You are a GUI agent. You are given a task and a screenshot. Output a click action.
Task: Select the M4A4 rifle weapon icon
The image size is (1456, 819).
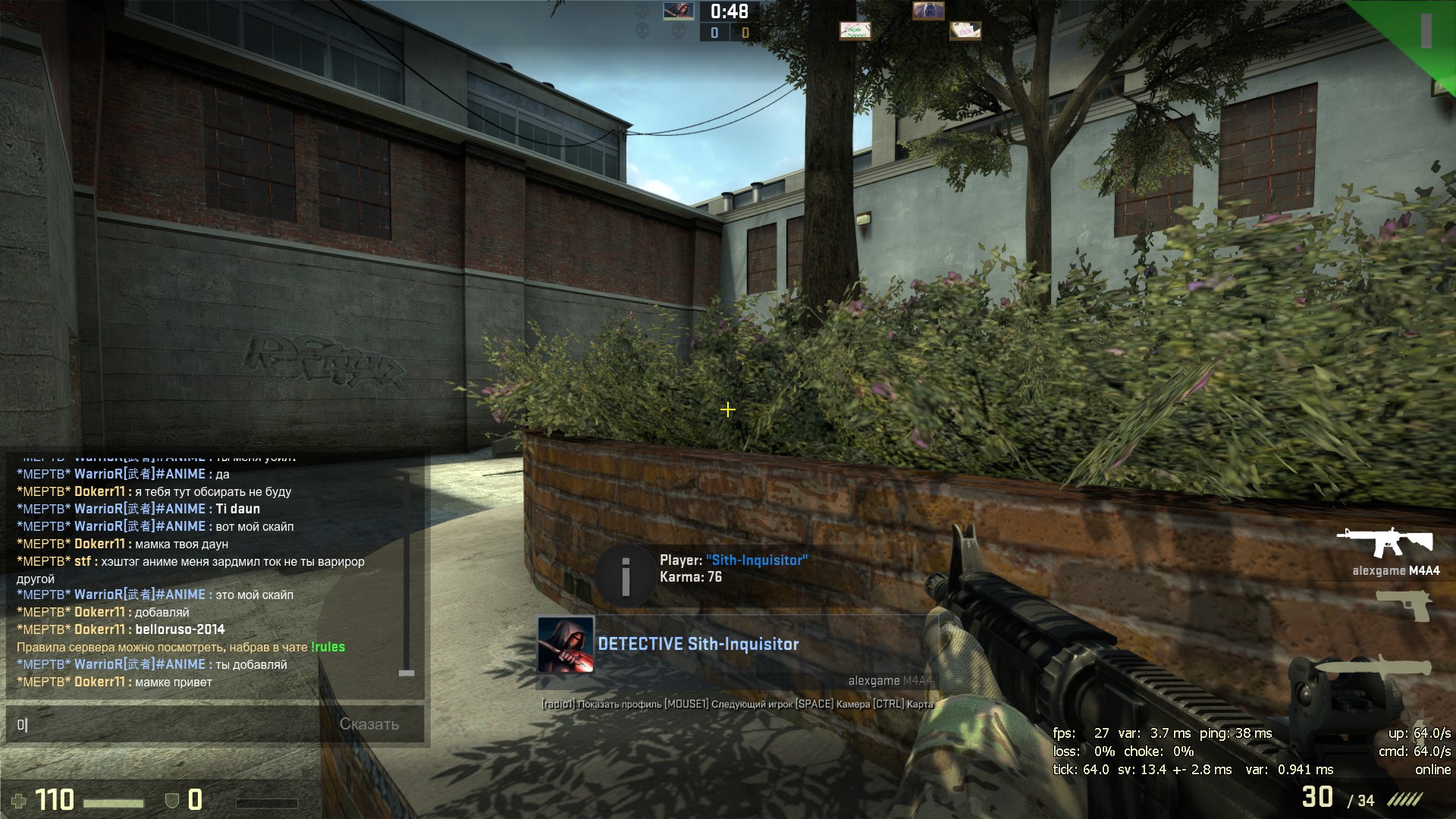coord(1385,543)
